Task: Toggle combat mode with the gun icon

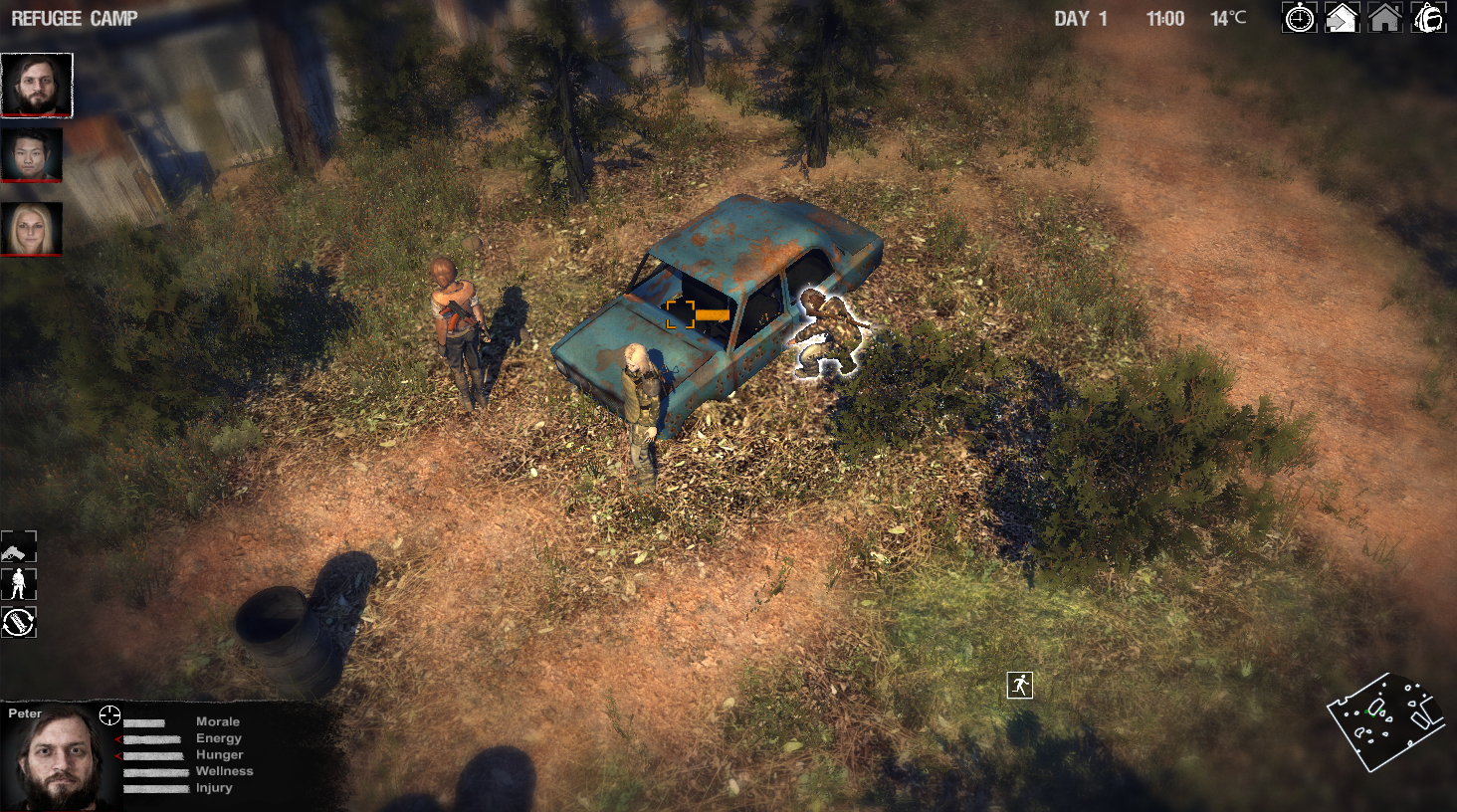Action: pos(18,545)
